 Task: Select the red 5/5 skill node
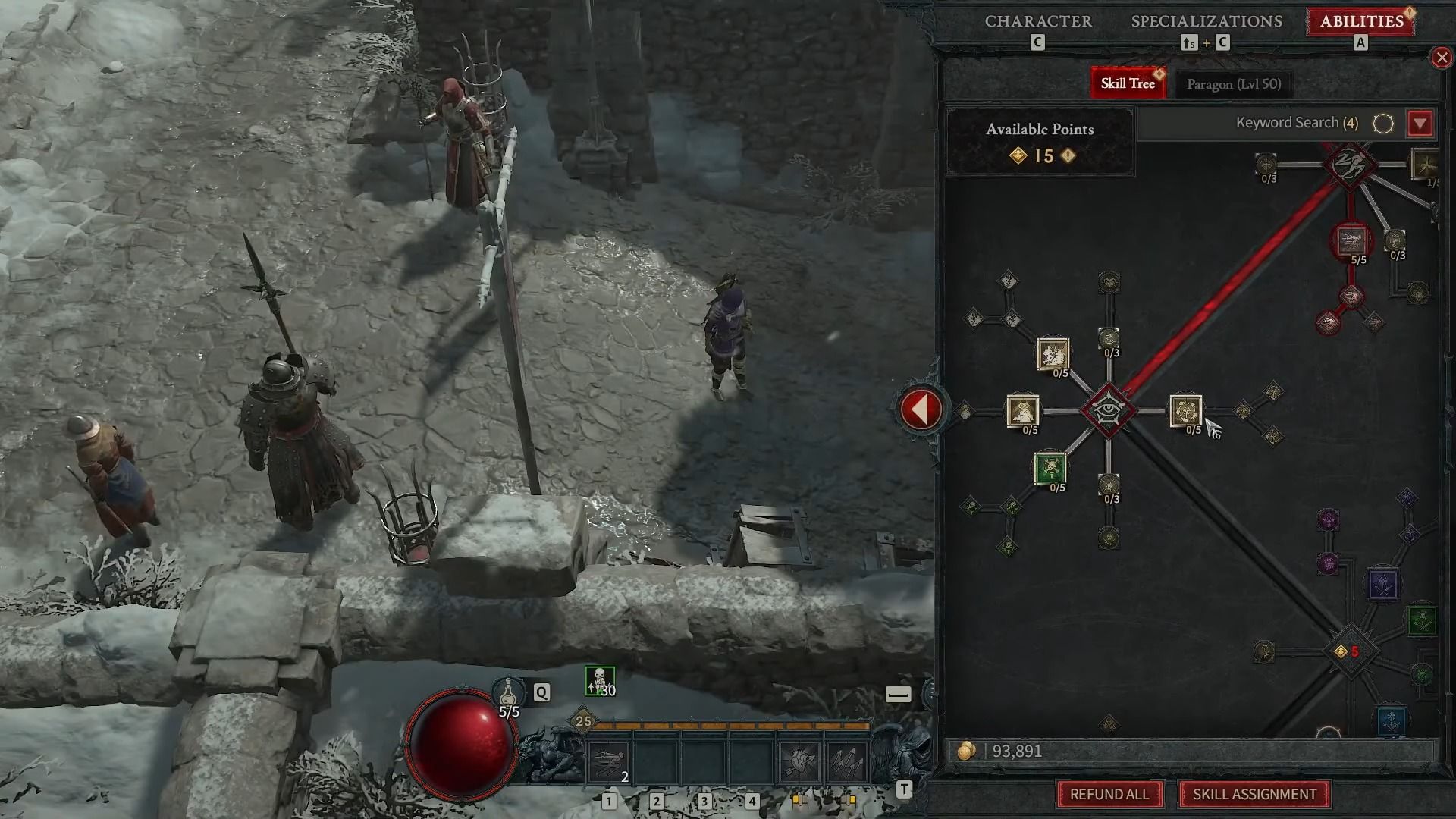point(1351,241)
